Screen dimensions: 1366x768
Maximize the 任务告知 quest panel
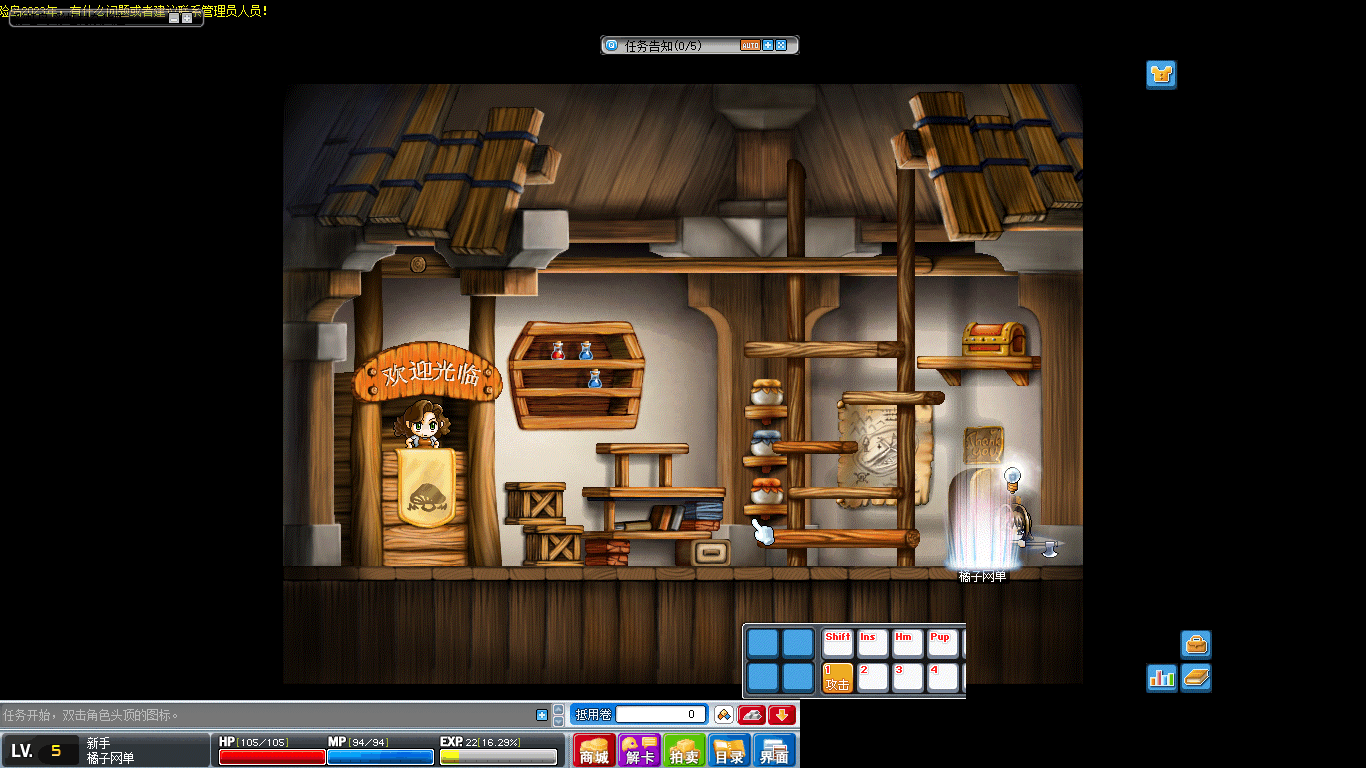click(x=781, y=45)
